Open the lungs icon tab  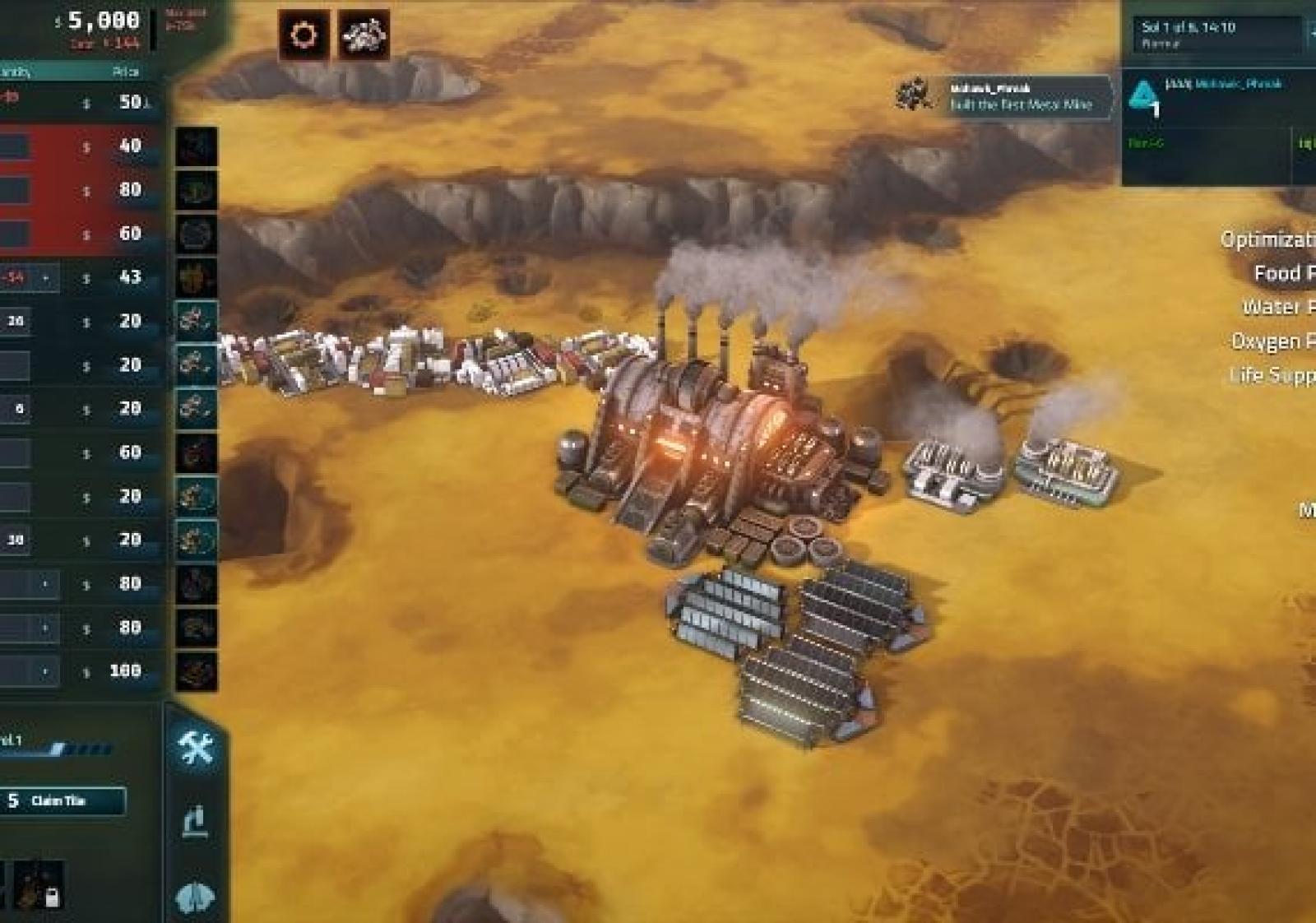click(196, 896)
